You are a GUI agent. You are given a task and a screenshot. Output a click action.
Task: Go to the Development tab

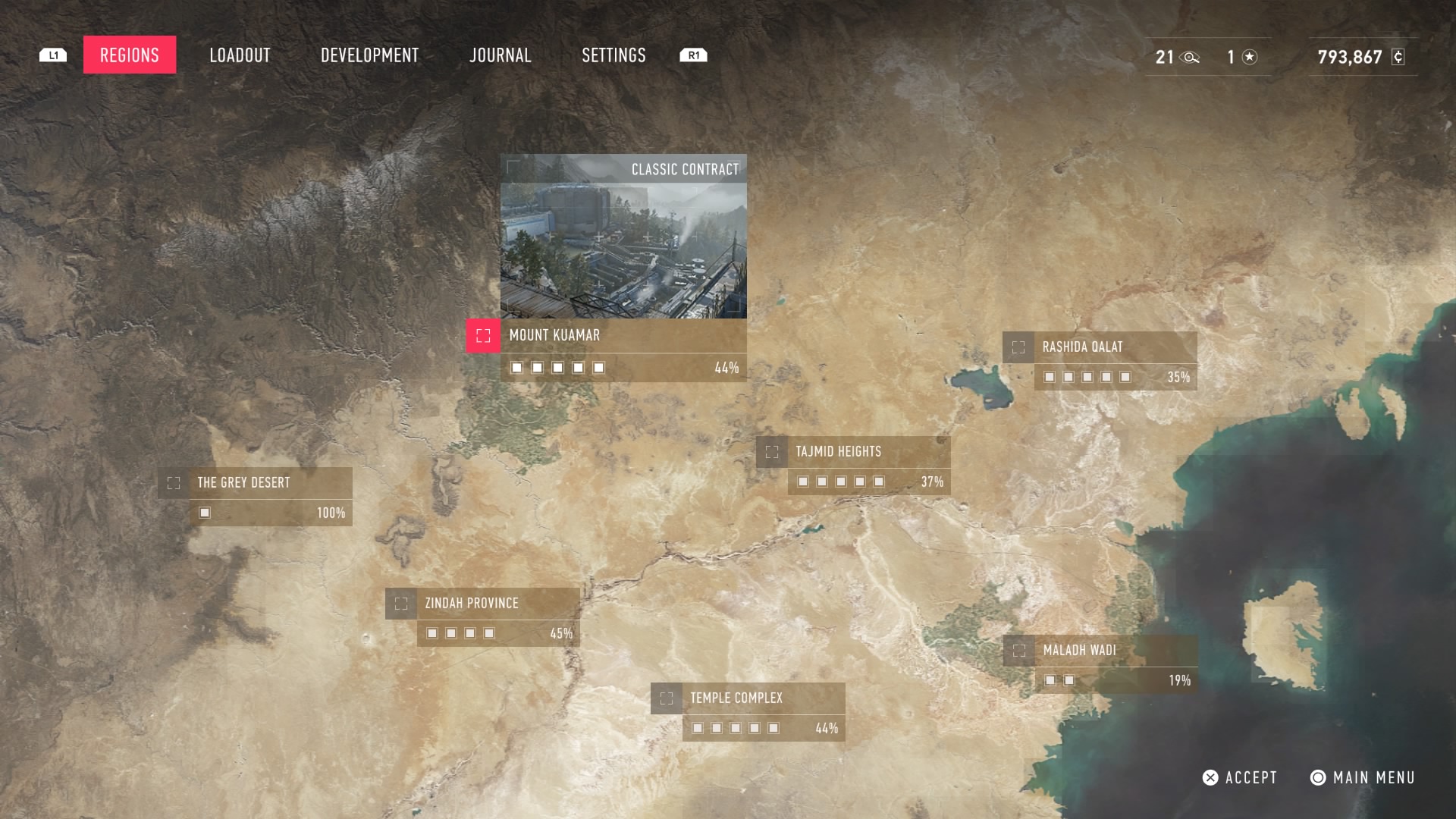(x=369, y=55)
